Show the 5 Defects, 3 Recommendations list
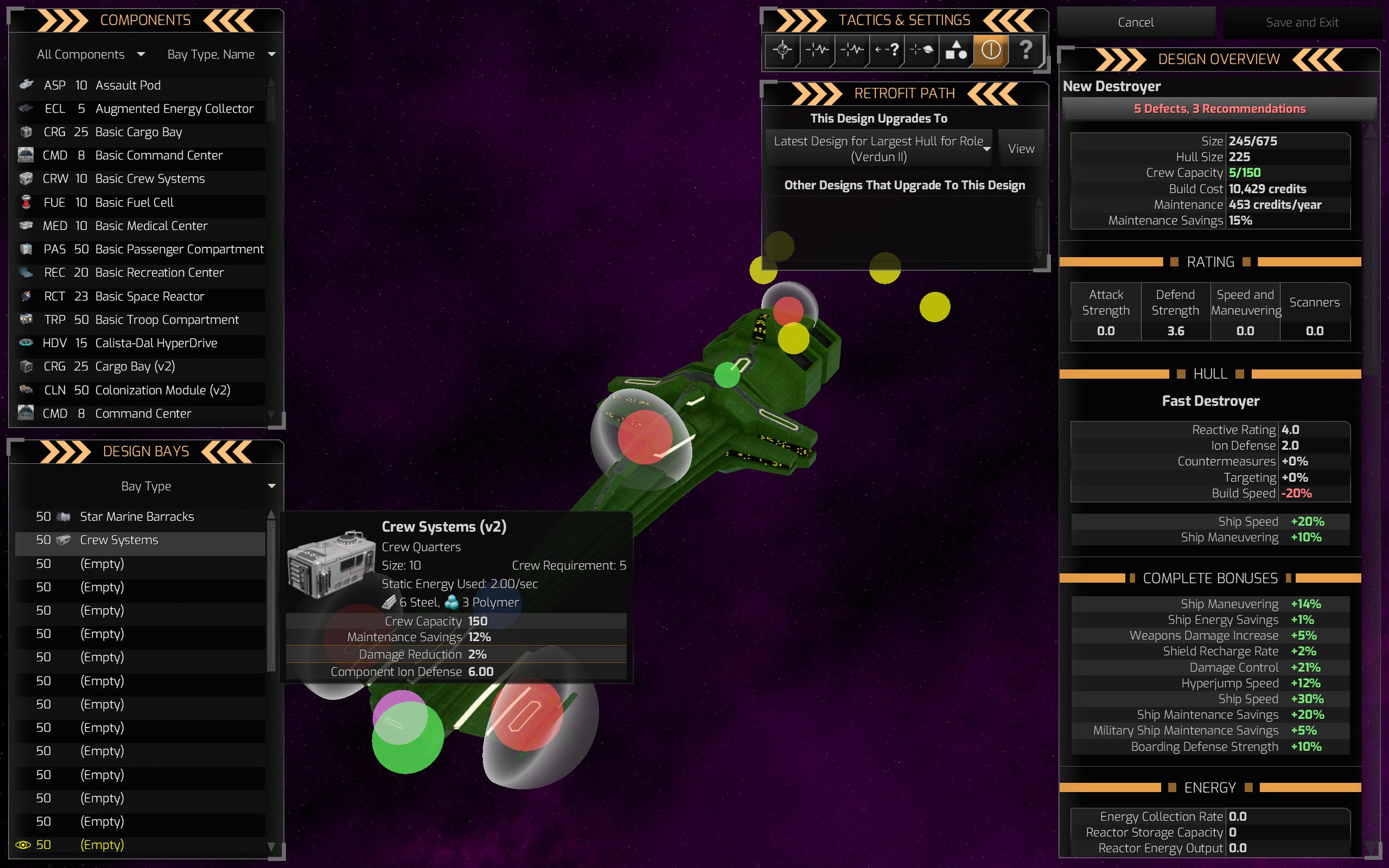 coord(1219,109)
